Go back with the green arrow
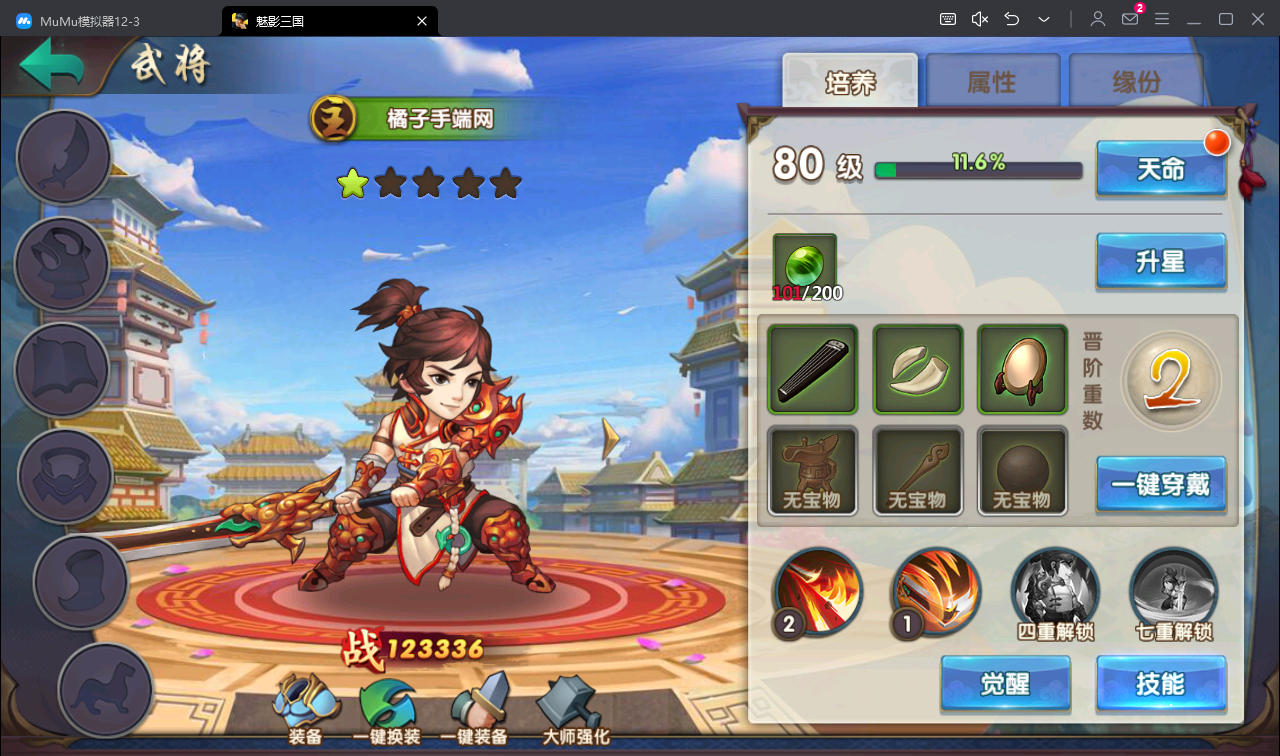 [52, 67]
